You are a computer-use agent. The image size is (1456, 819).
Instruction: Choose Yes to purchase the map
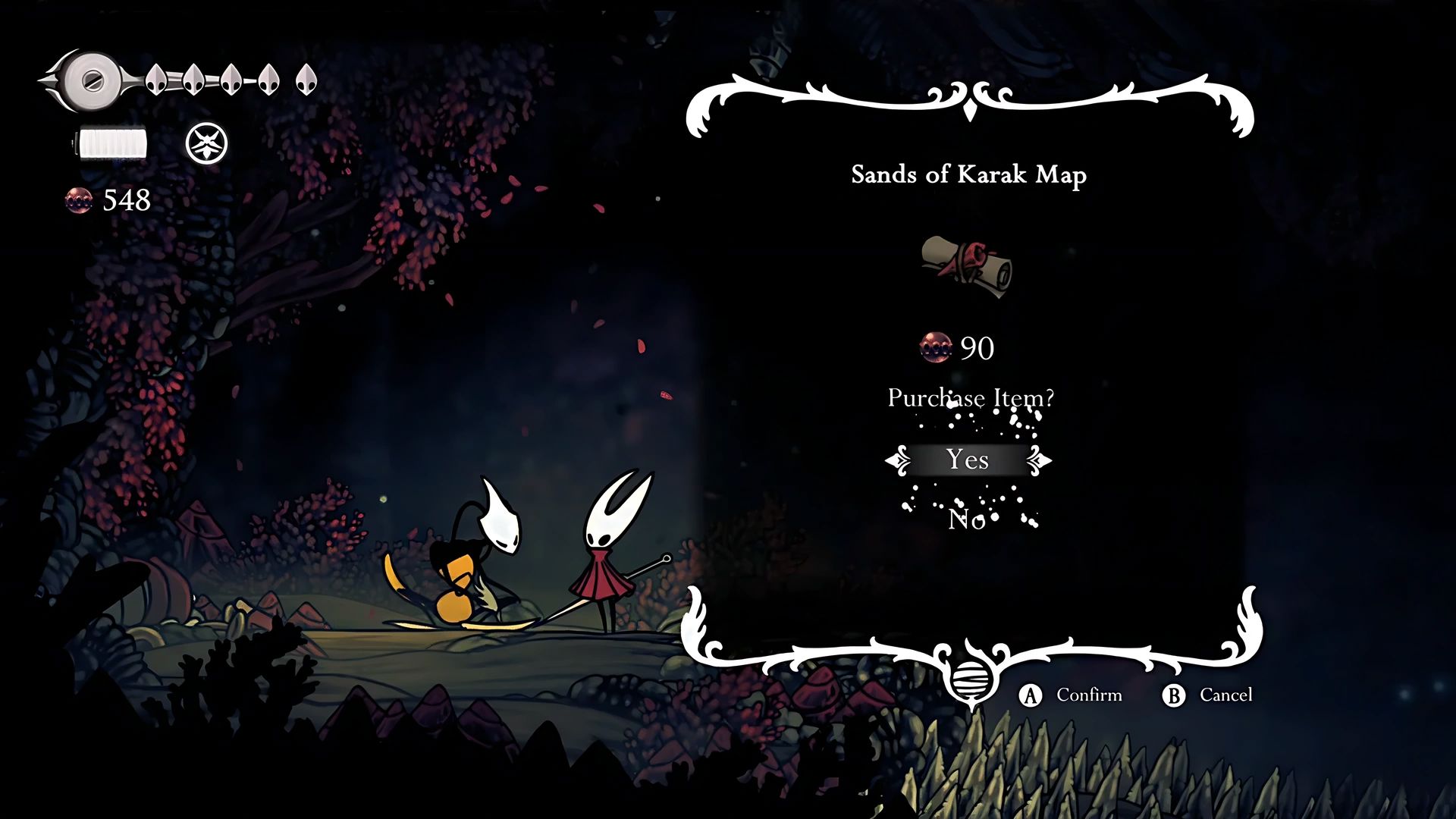point(968,460)
